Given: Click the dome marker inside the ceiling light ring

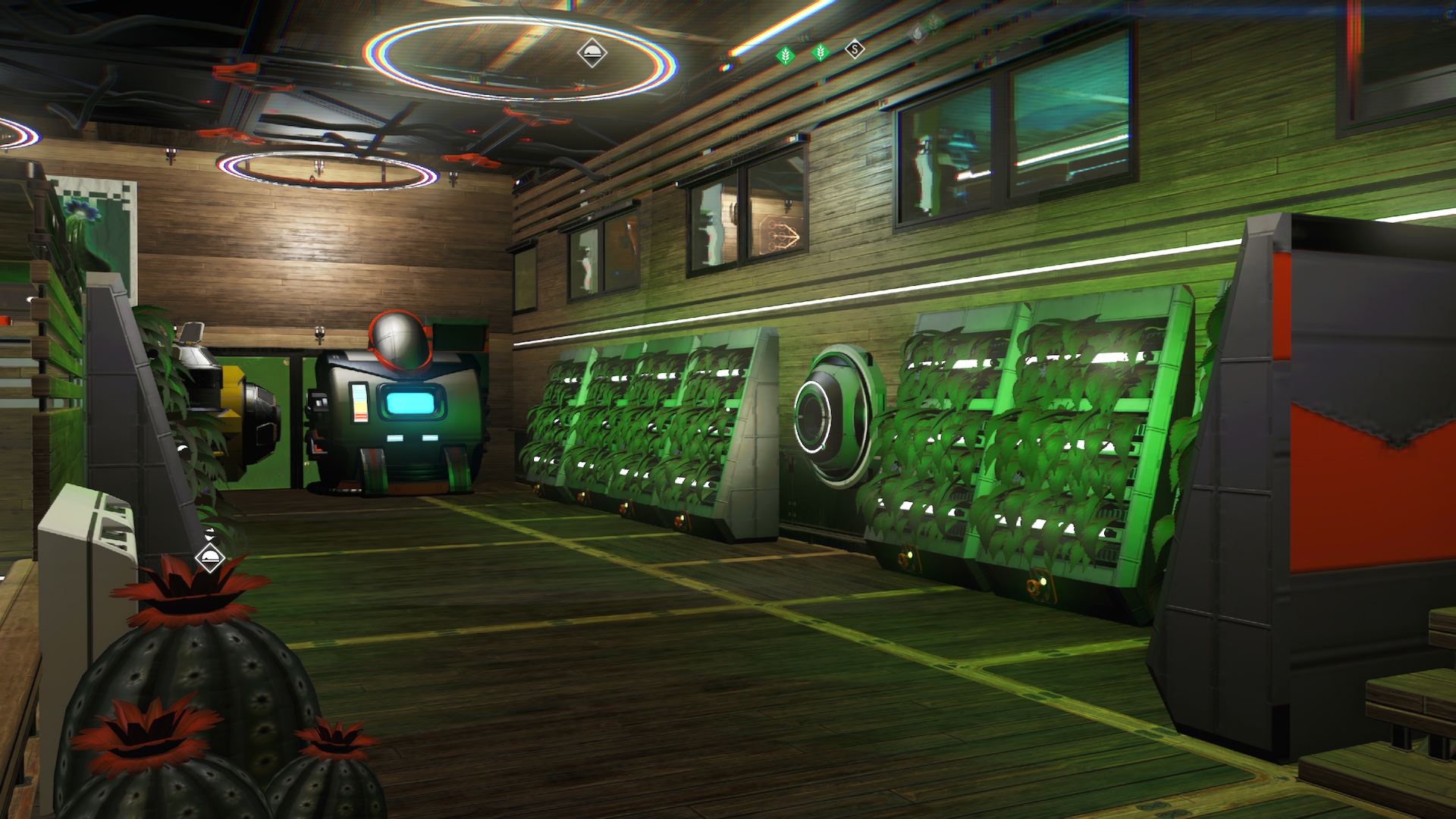Looking at the screenshot, I should point(591,53).
